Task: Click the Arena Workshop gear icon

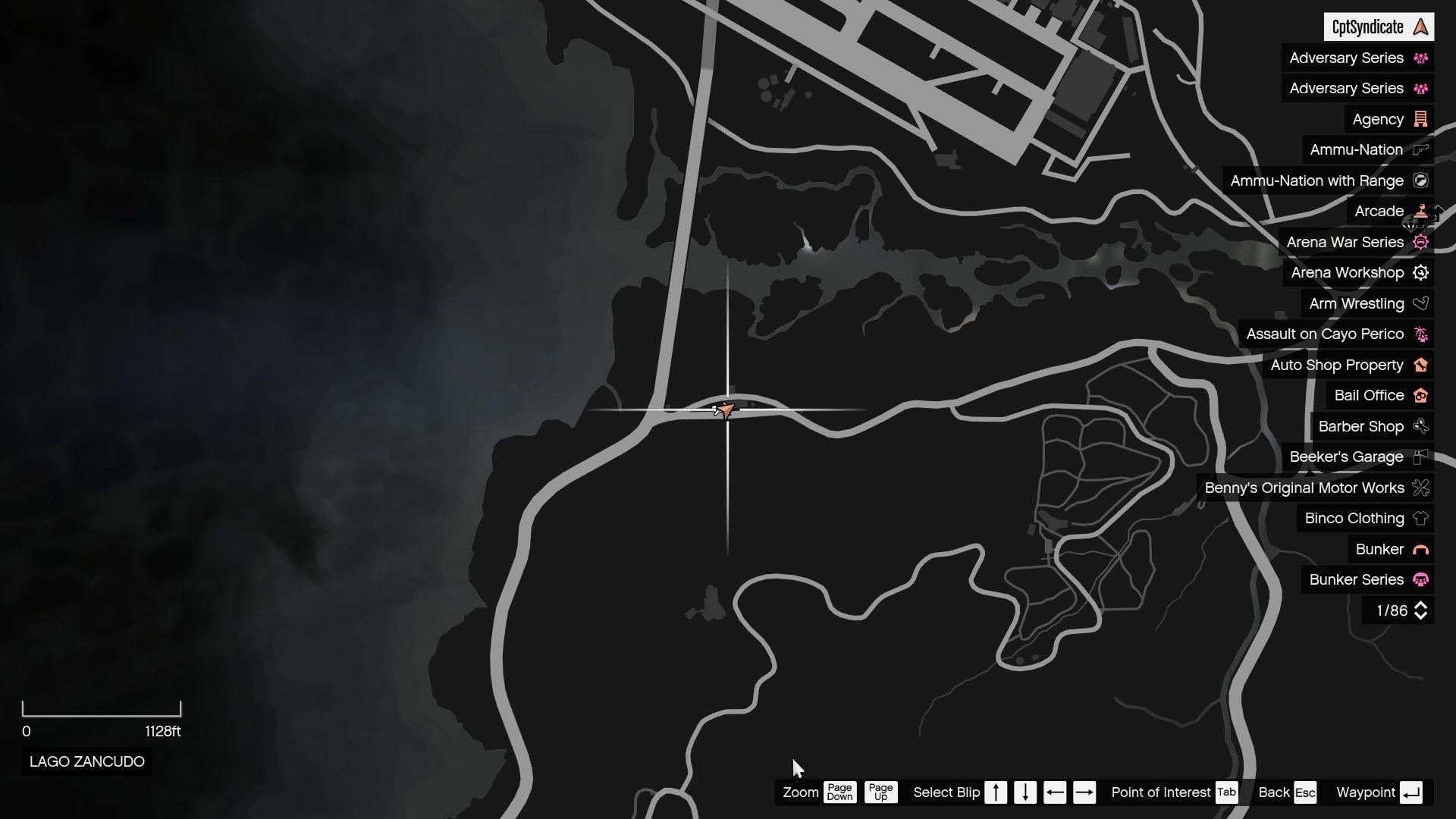Action: 1420,272
